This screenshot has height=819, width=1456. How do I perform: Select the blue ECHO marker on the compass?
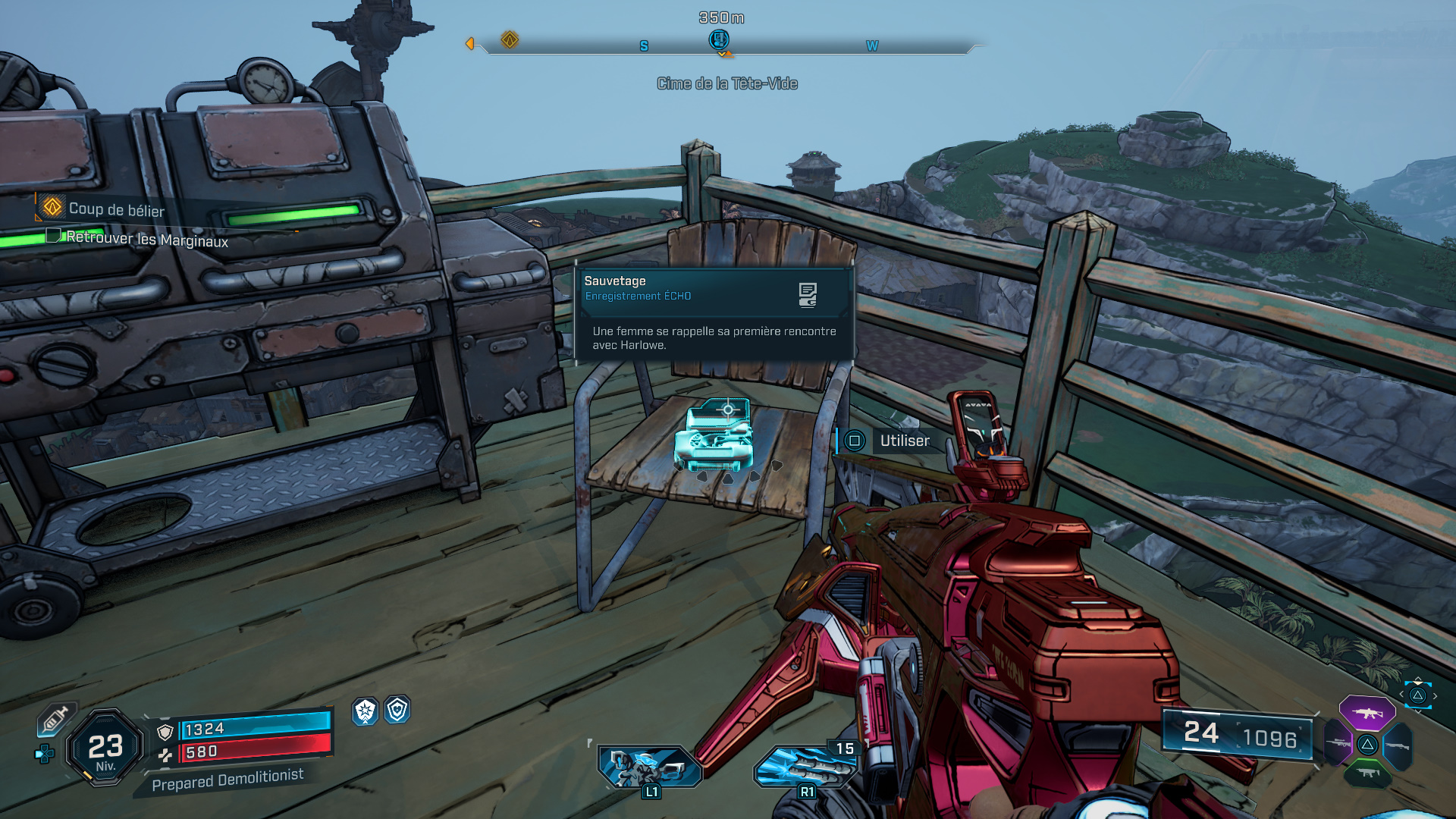pos(718,39)
